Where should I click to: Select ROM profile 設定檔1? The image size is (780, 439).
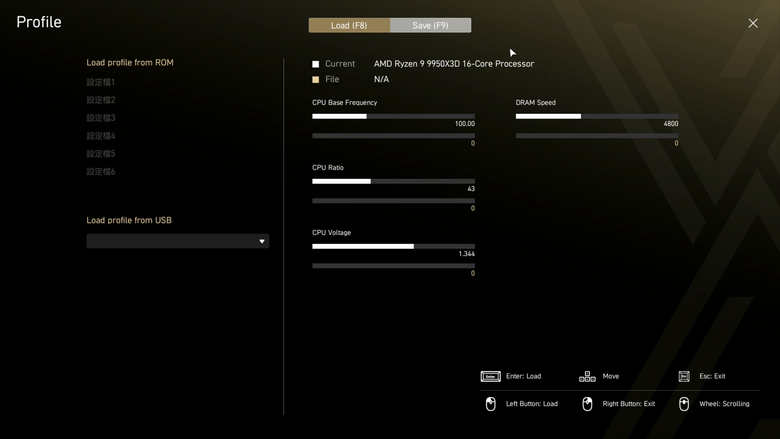[x=101, y=82]
